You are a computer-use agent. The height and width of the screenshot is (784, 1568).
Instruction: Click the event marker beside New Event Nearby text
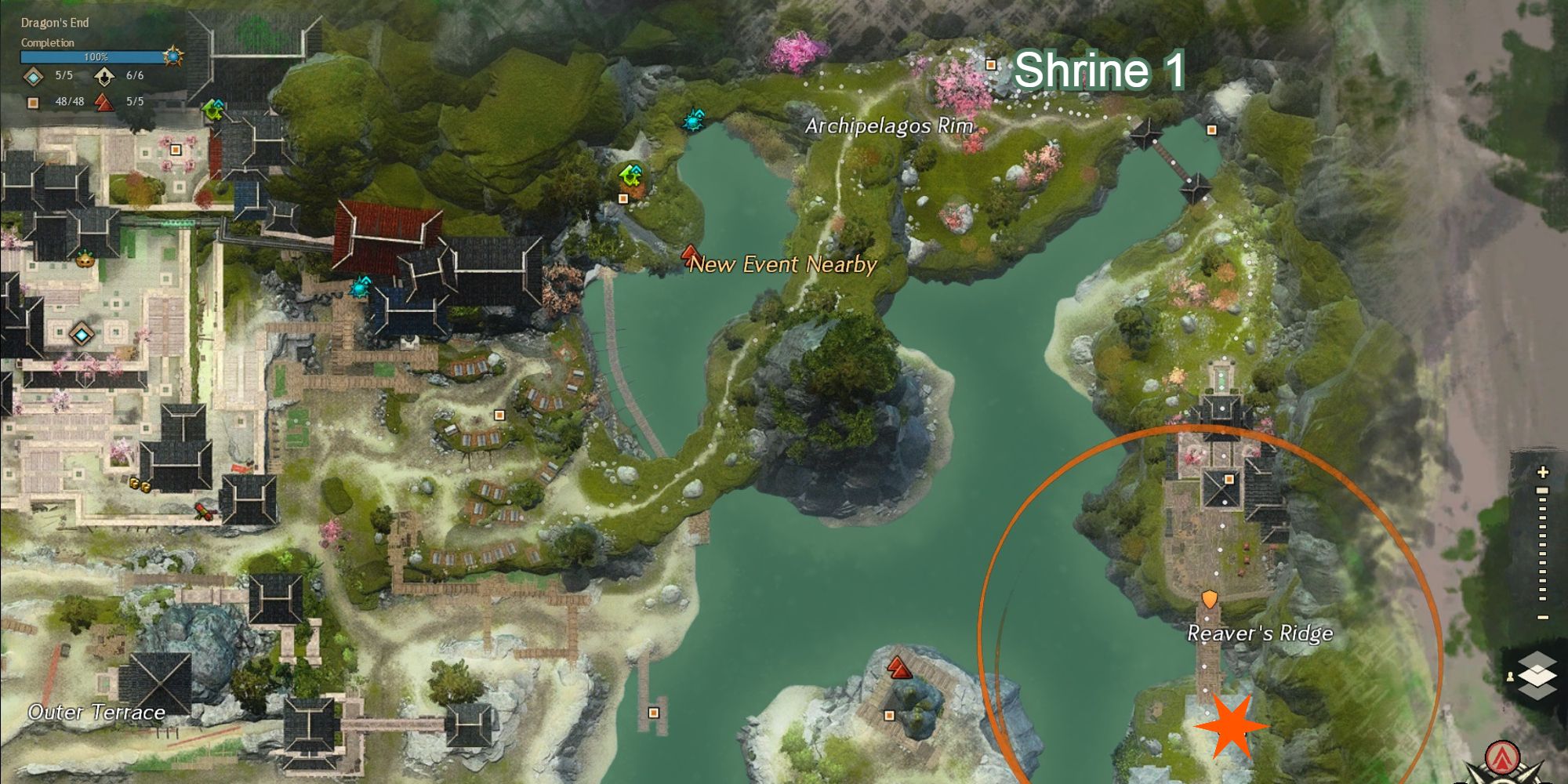tap(690, 255)
